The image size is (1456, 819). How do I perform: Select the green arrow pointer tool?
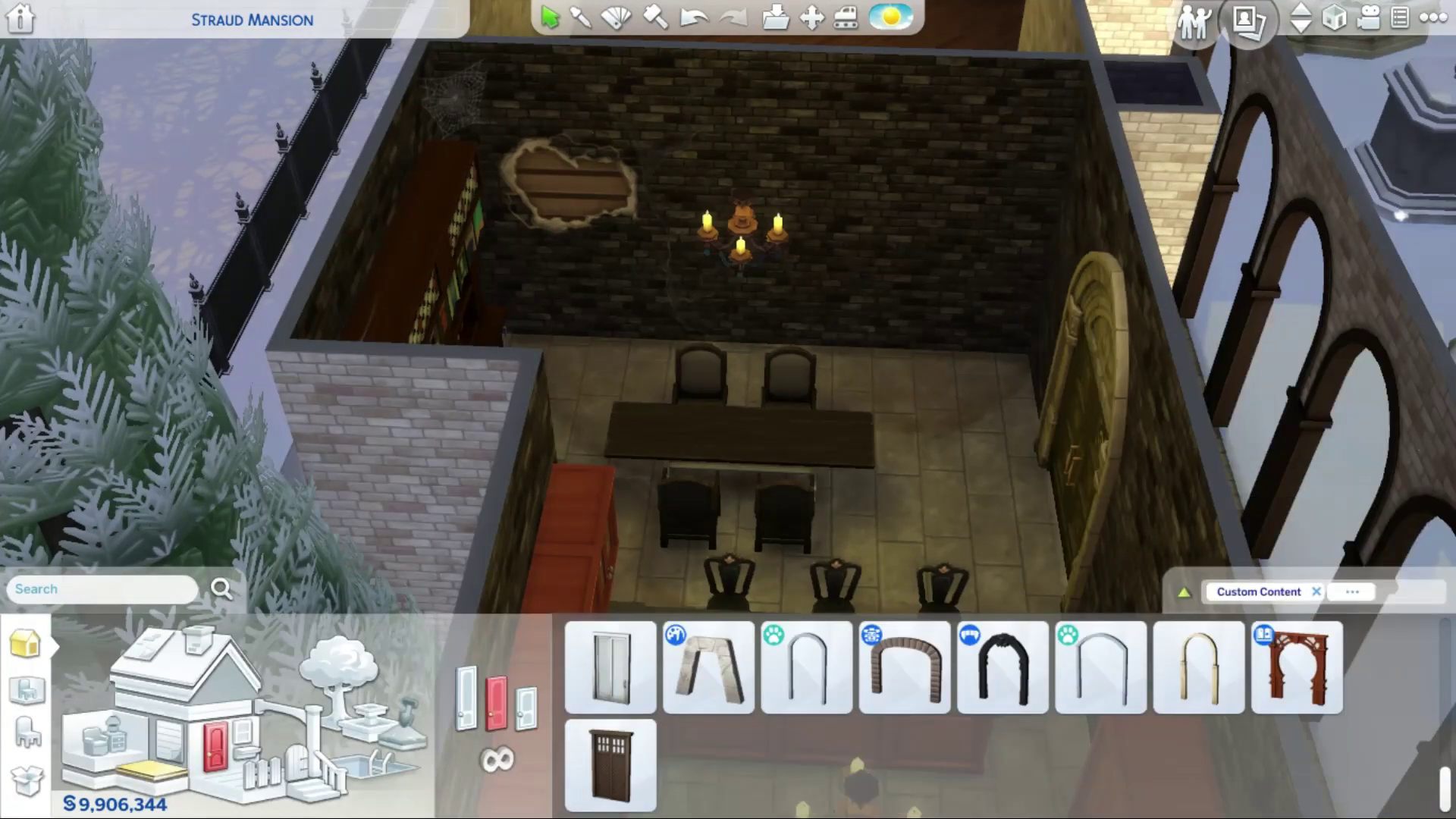550,17
